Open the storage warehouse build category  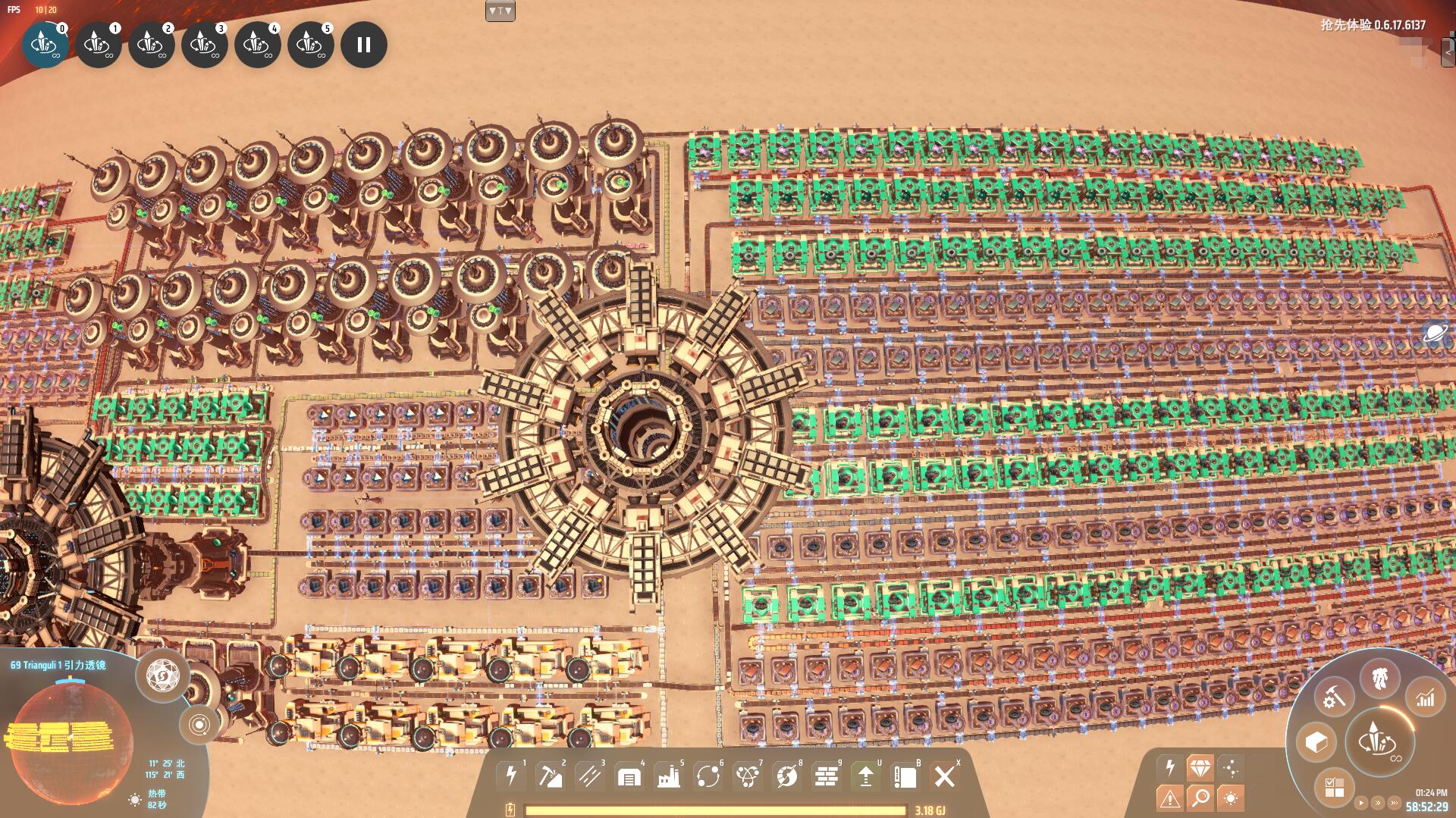(629, 776)
